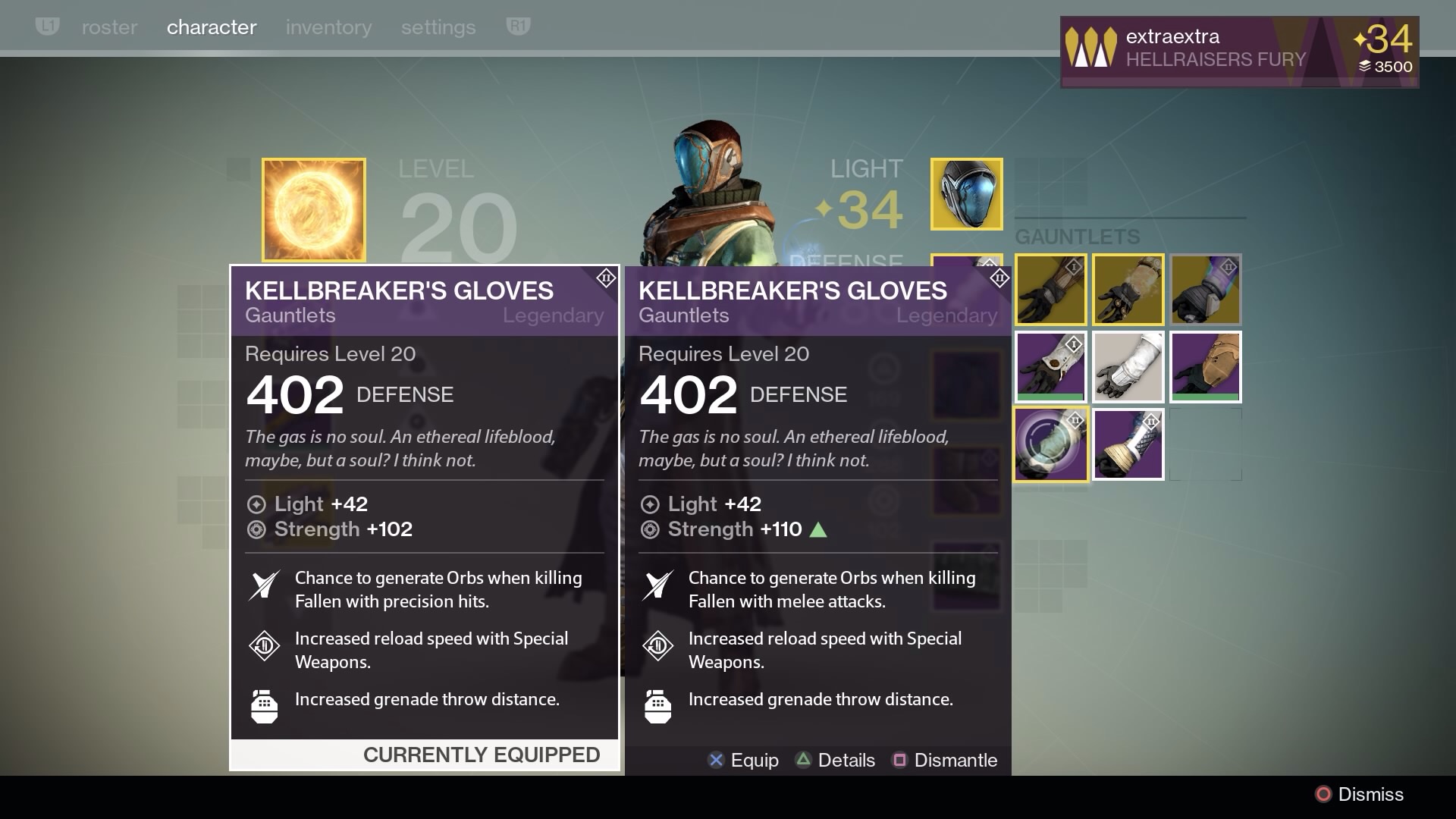The image size is (1456, 819).
Task: Open the settings tab
Action: (x=438, y=27)
